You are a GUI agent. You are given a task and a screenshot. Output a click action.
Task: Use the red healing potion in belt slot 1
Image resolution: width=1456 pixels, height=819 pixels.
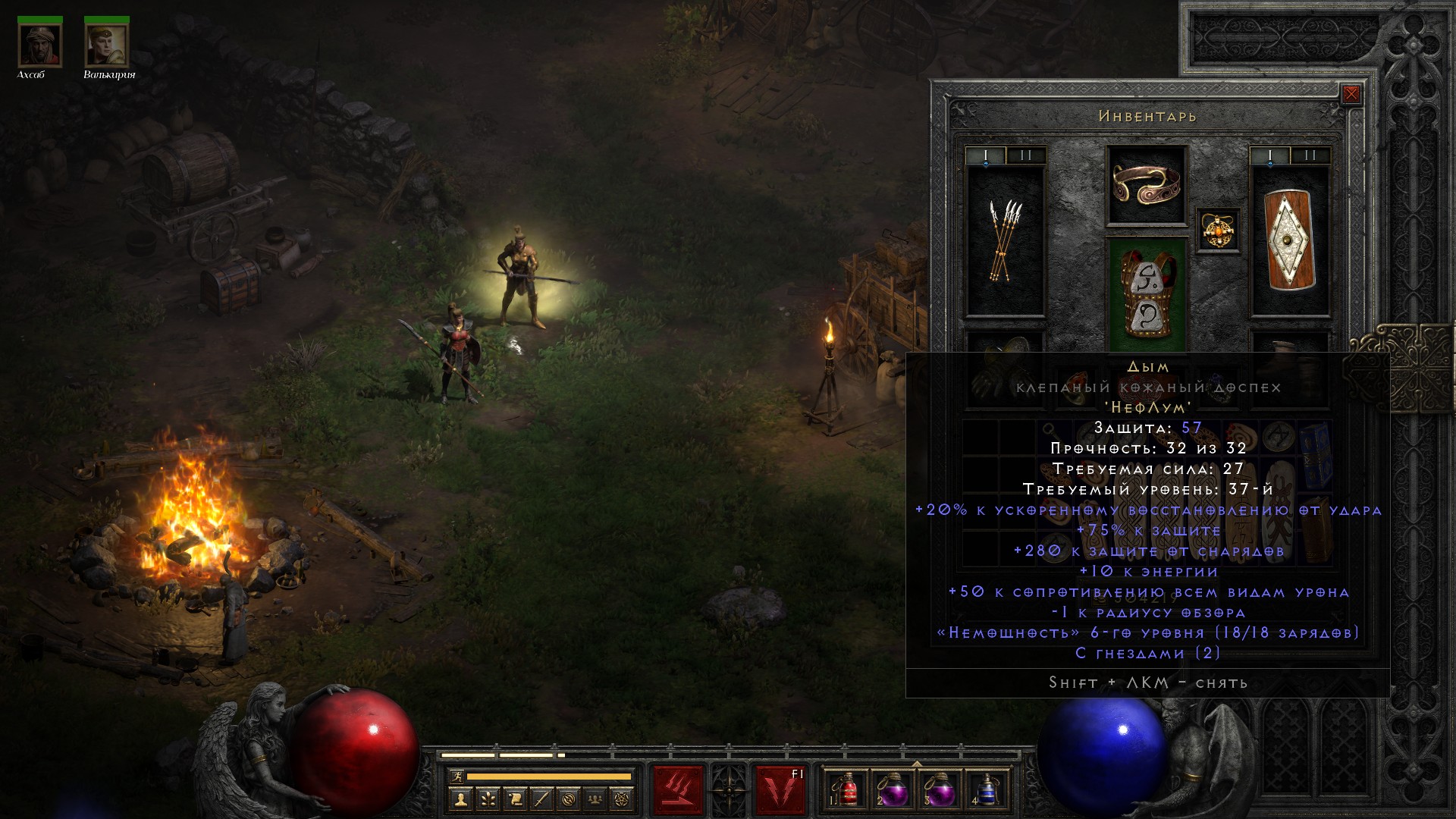pyautogui.click(x=848, y=789)
